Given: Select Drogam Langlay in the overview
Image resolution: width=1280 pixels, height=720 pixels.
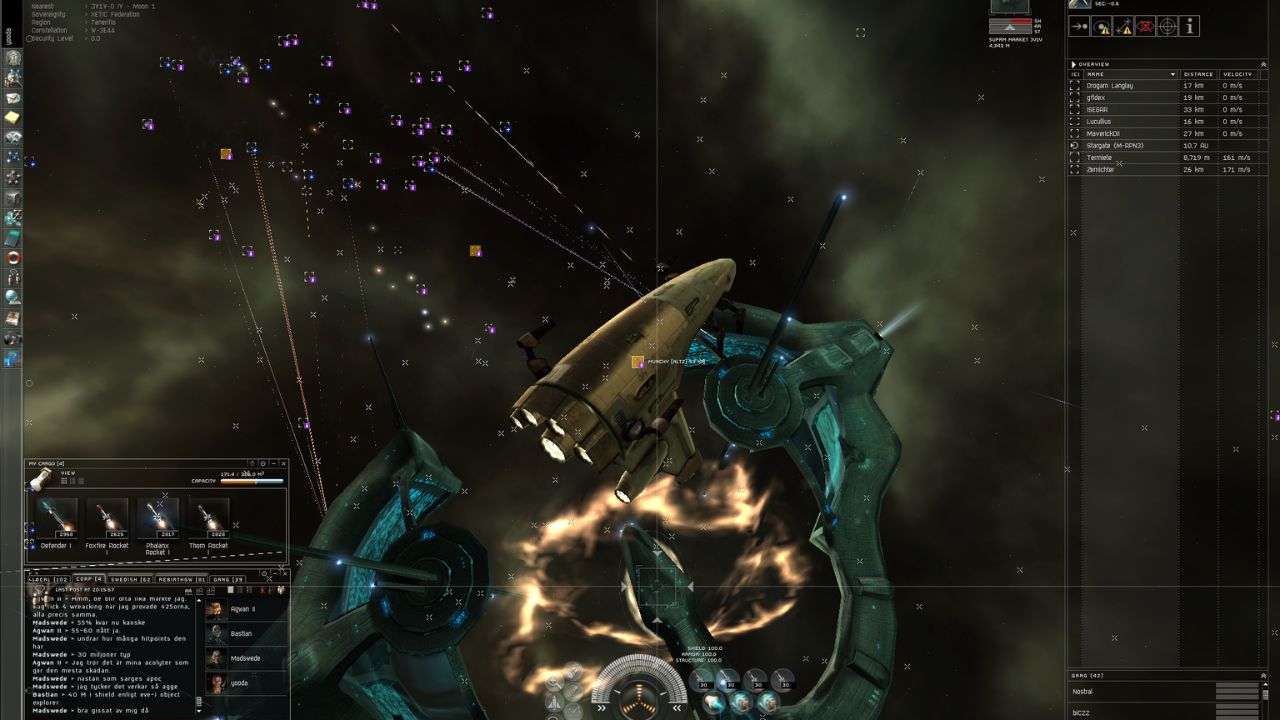Looking at the screenshot, I should (x=1110, y=86).
